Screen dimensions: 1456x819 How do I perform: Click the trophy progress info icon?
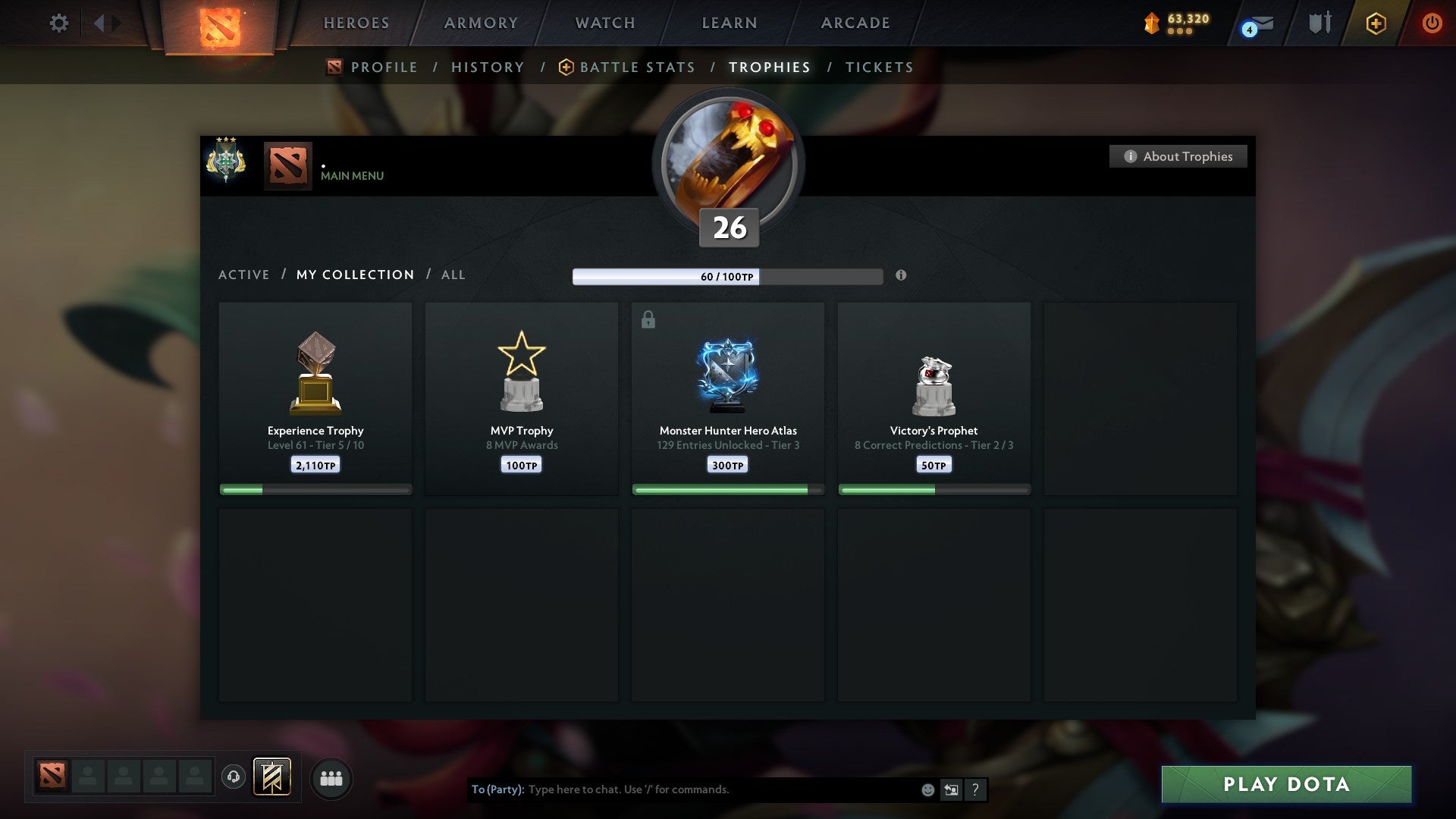coord(901,276)
